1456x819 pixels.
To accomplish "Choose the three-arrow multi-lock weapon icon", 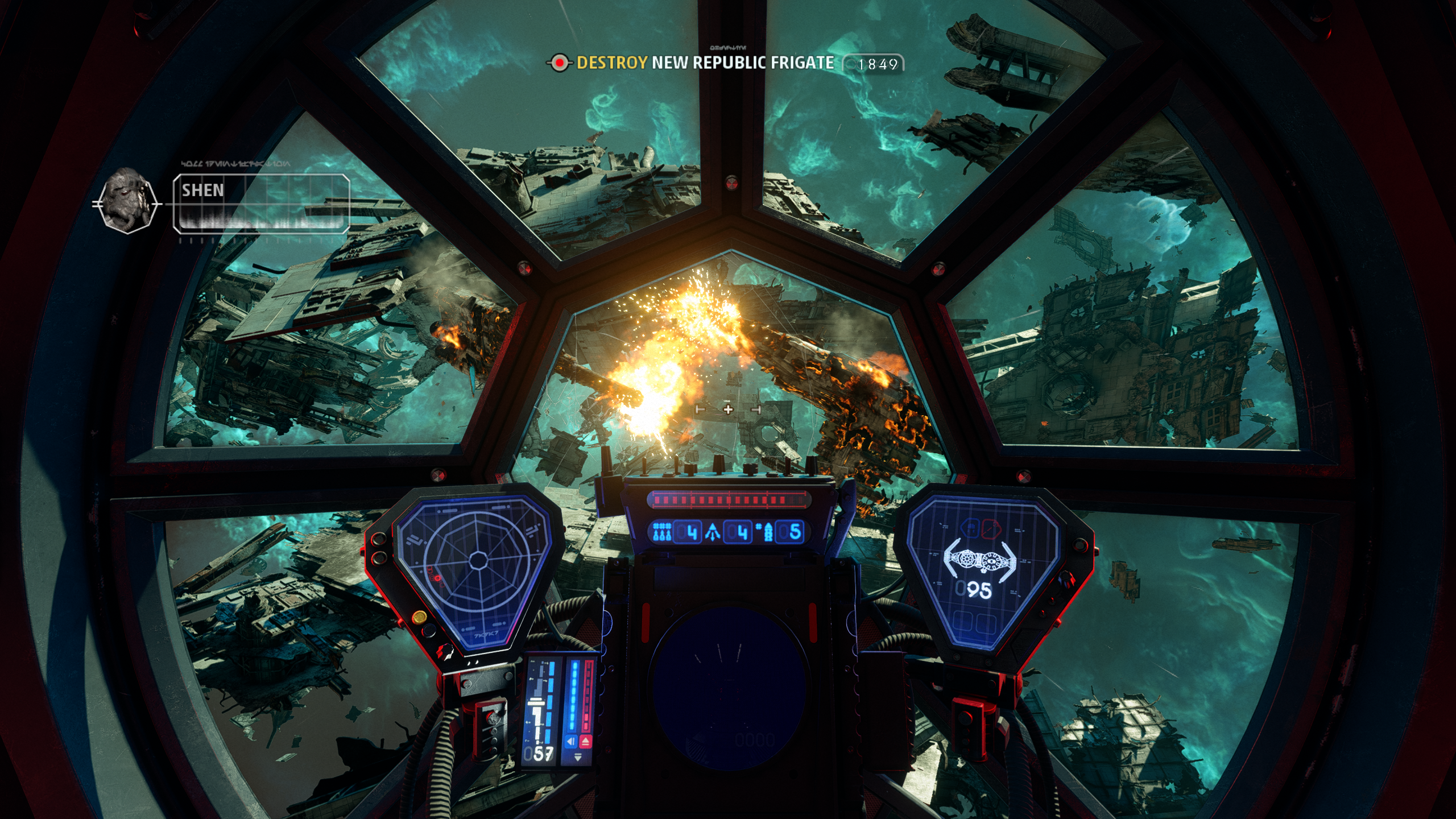I will click(713, 532).
